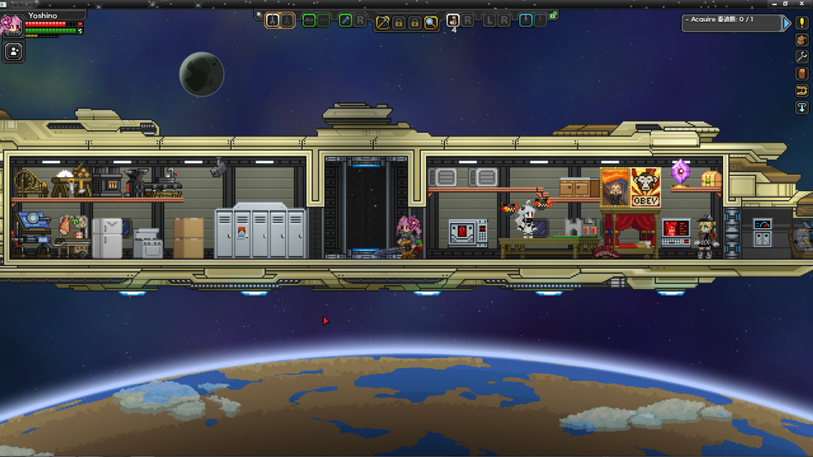Open the crafting wrench icon
Viewport: 813px width, 457px height.
(801, 57)
